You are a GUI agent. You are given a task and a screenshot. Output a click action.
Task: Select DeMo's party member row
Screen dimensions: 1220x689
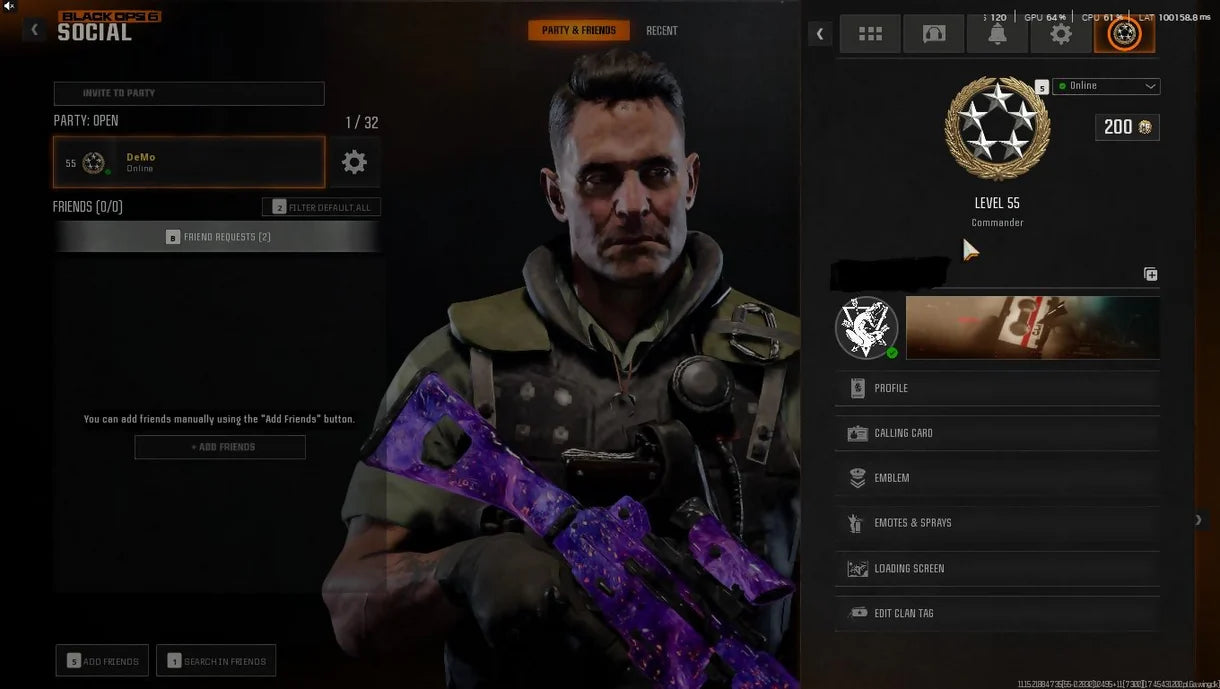[189, 162]
